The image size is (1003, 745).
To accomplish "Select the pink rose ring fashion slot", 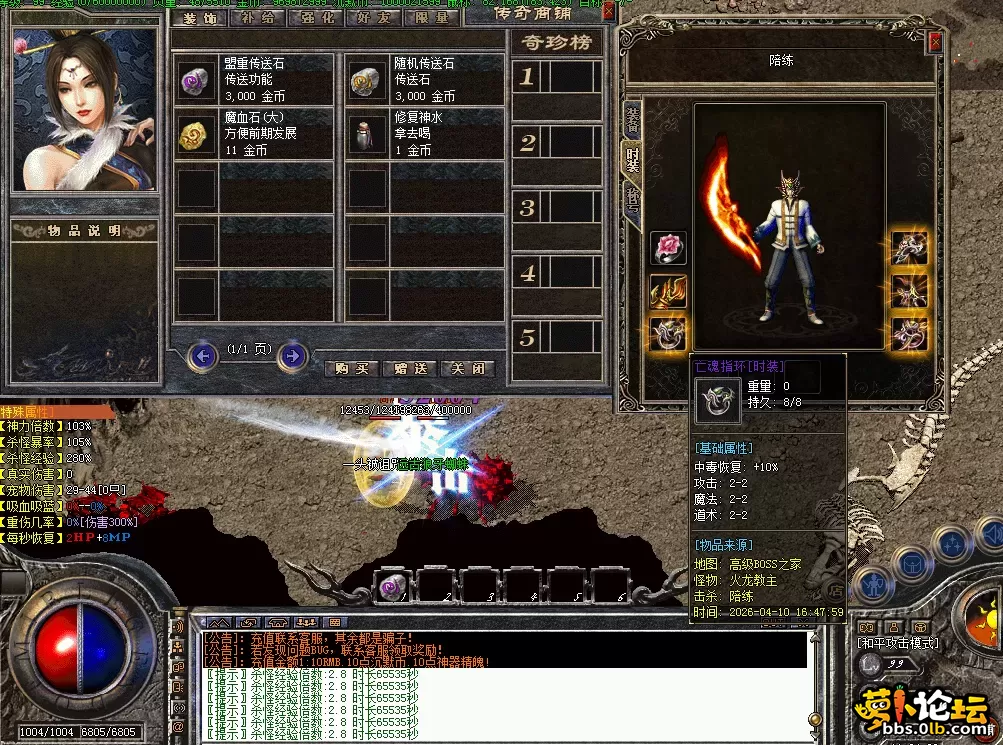I will [x=668, y=248].
